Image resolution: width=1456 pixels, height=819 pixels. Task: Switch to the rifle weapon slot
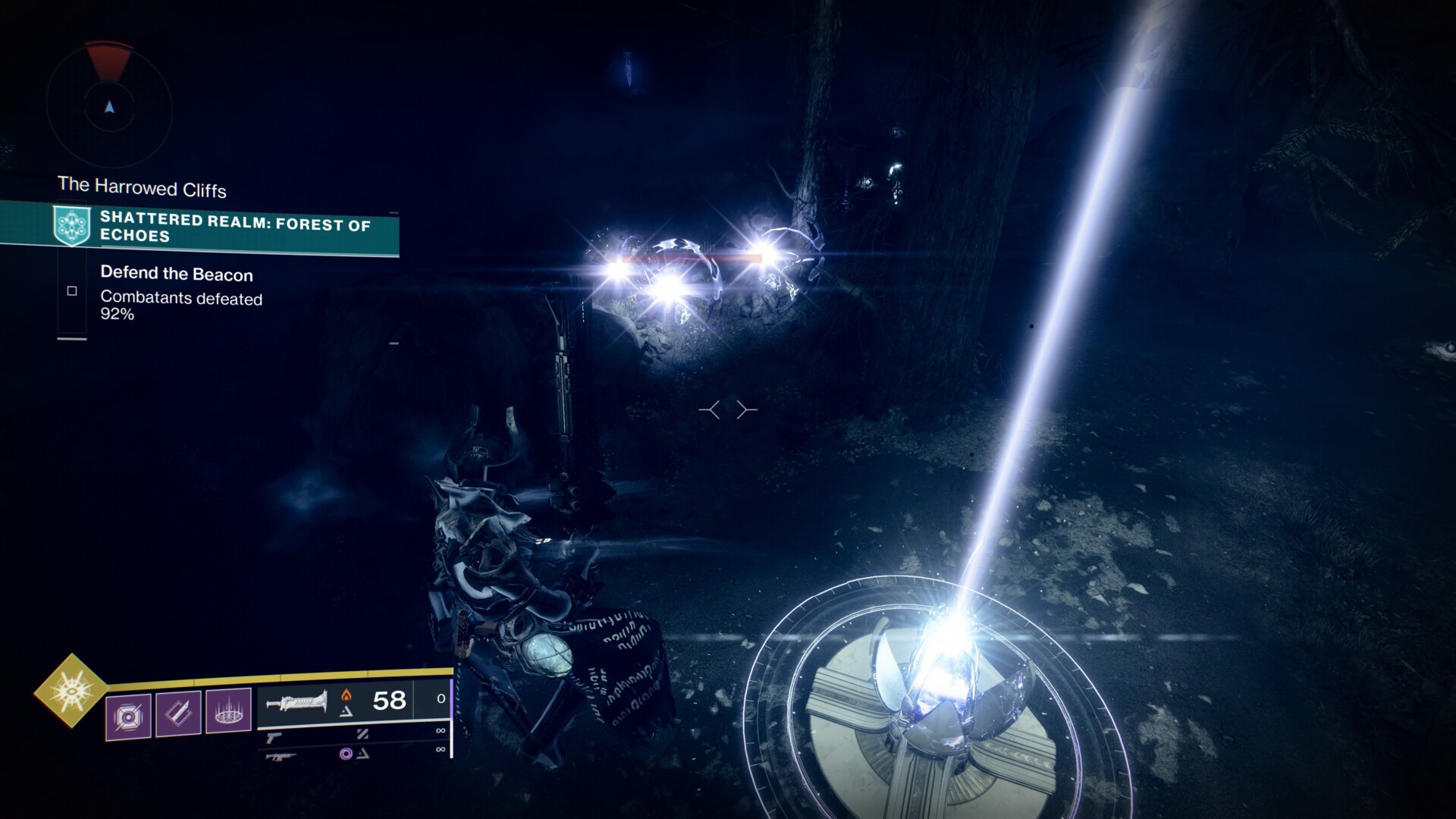pyautogui.click(x=280, y=755)
